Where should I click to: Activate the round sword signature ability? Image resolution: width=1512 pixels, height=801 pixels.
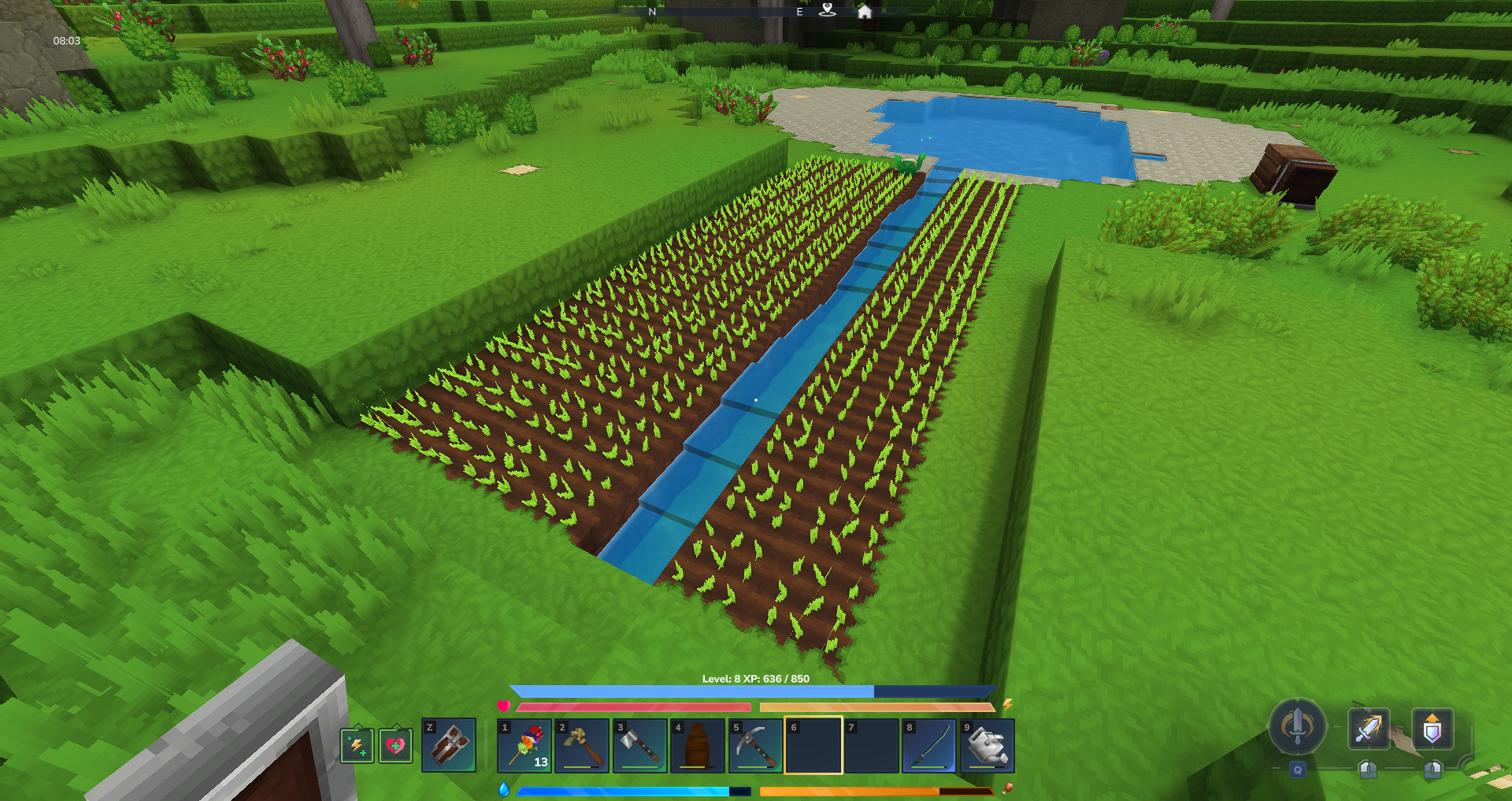pyautogui.click(x=1297, y=726)
